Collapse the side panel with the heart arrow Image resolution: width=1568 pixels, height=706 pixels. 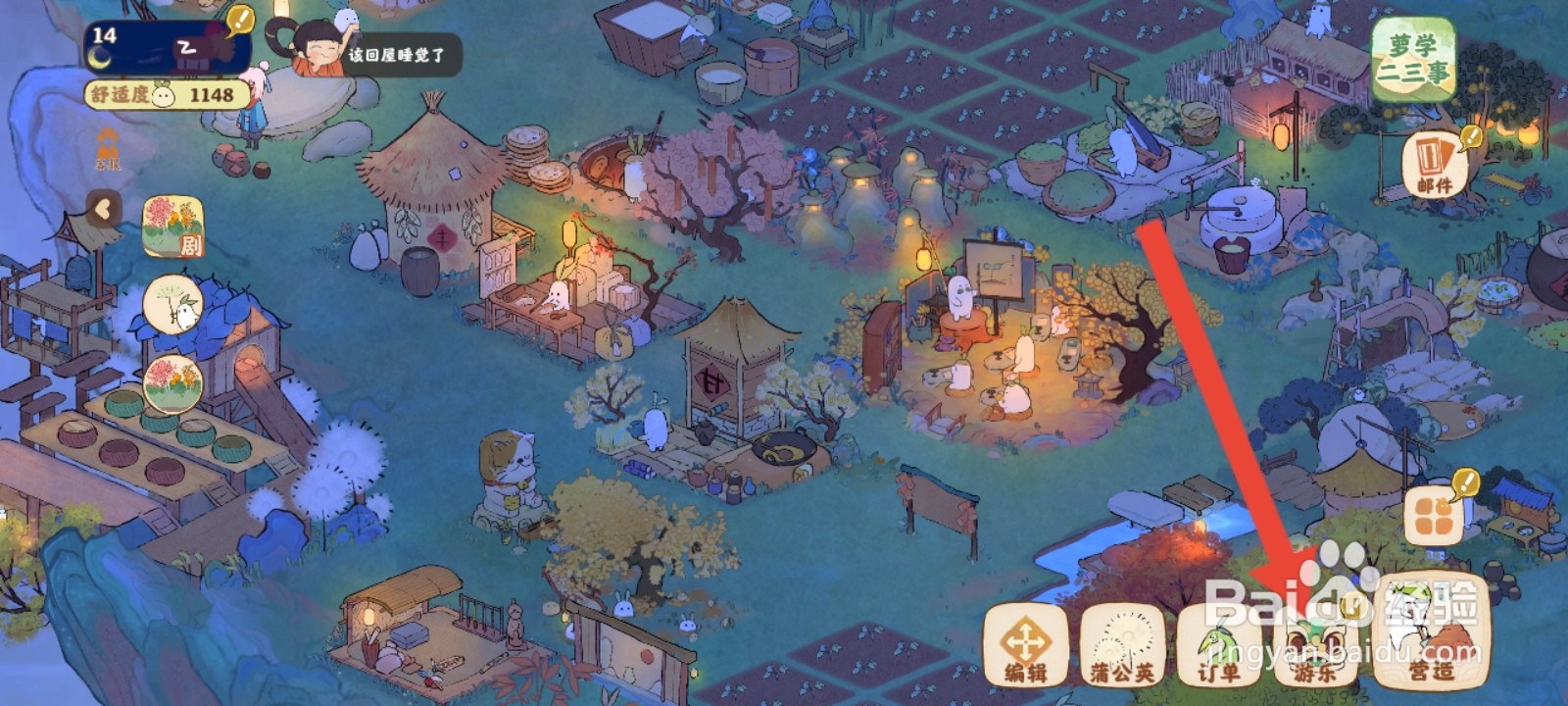click(x=103, y=208)
